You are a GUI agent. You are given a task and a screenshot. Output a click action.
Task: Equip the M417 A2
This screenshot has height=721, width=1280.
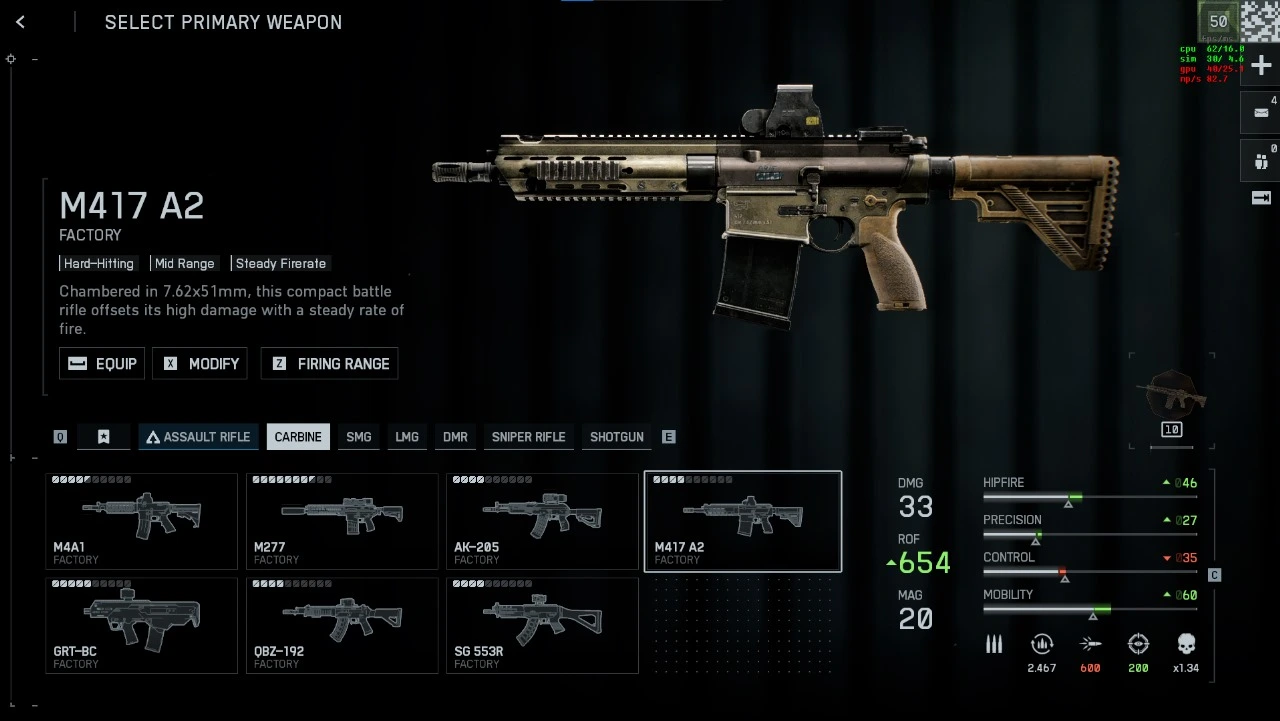tap(102, 363)
